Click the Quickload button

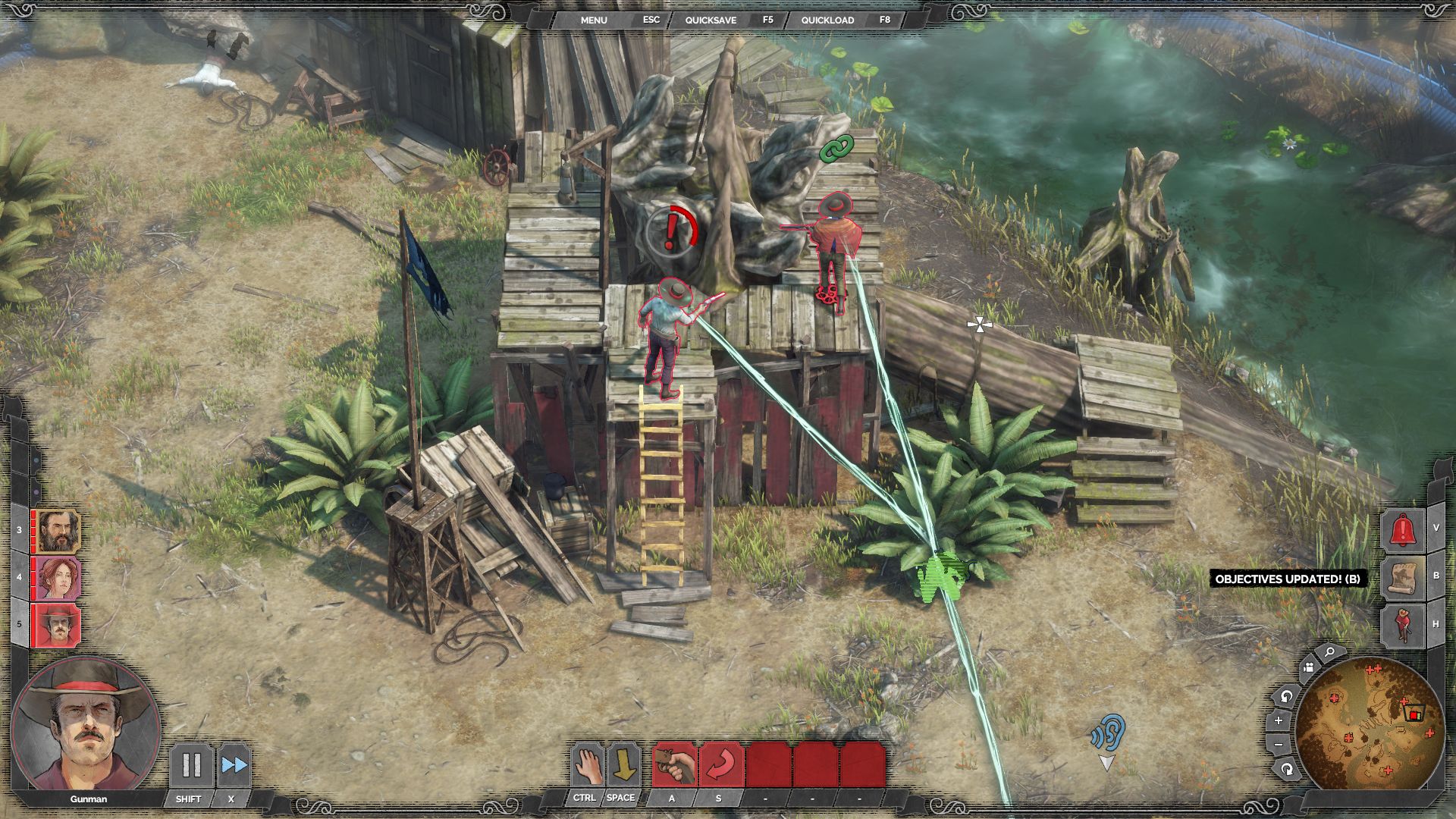pyautogui.click(x=827, y=20)
